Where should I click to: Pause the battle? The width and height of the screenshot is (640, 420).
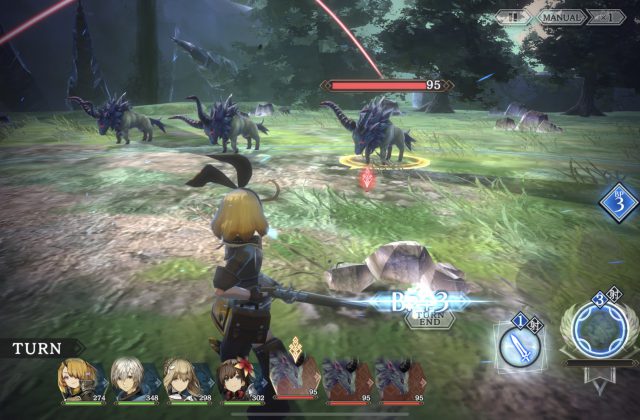(513, 17)
